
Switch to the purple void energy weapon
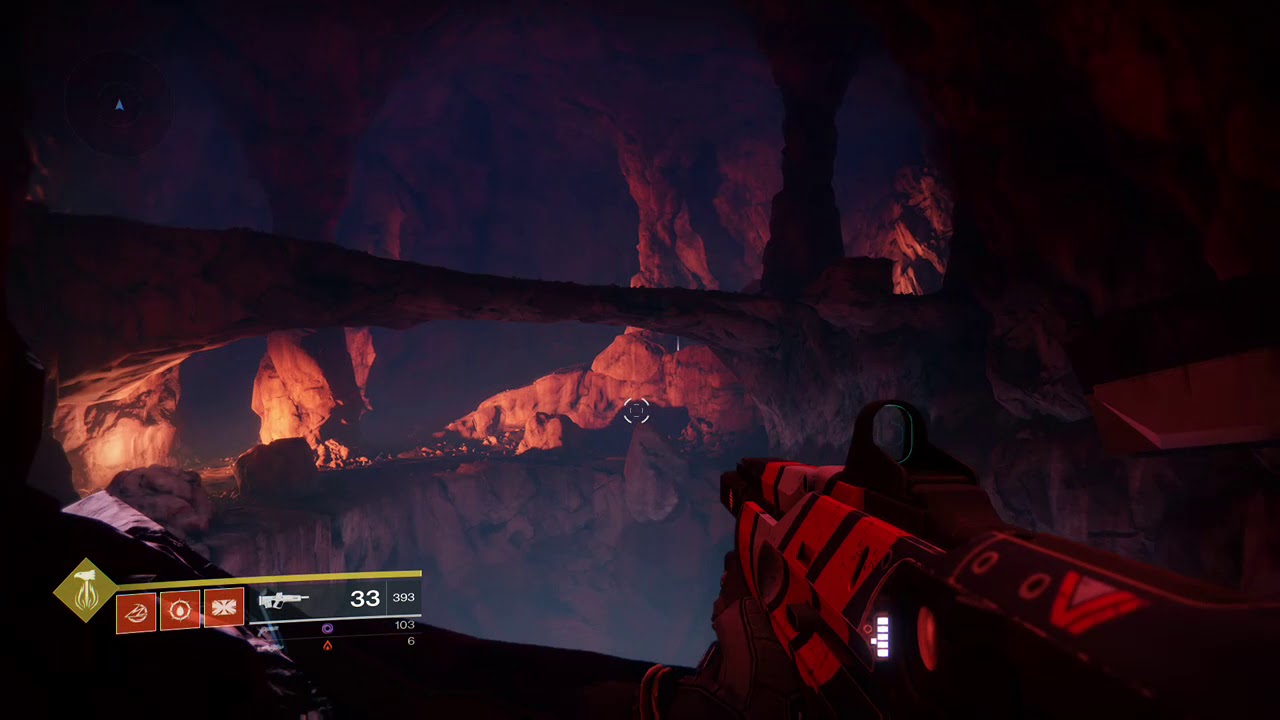pos(327,628)
